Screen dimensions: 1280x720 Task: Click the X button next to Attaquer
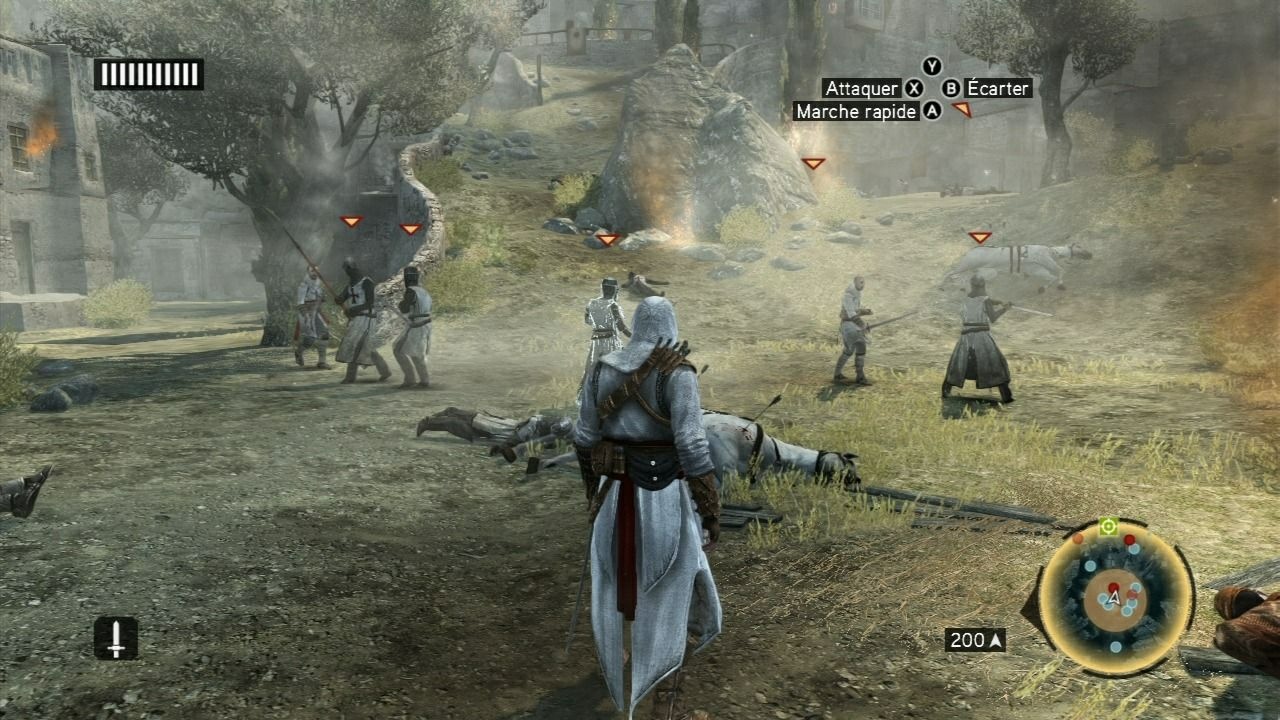click(x=913, y=88)
